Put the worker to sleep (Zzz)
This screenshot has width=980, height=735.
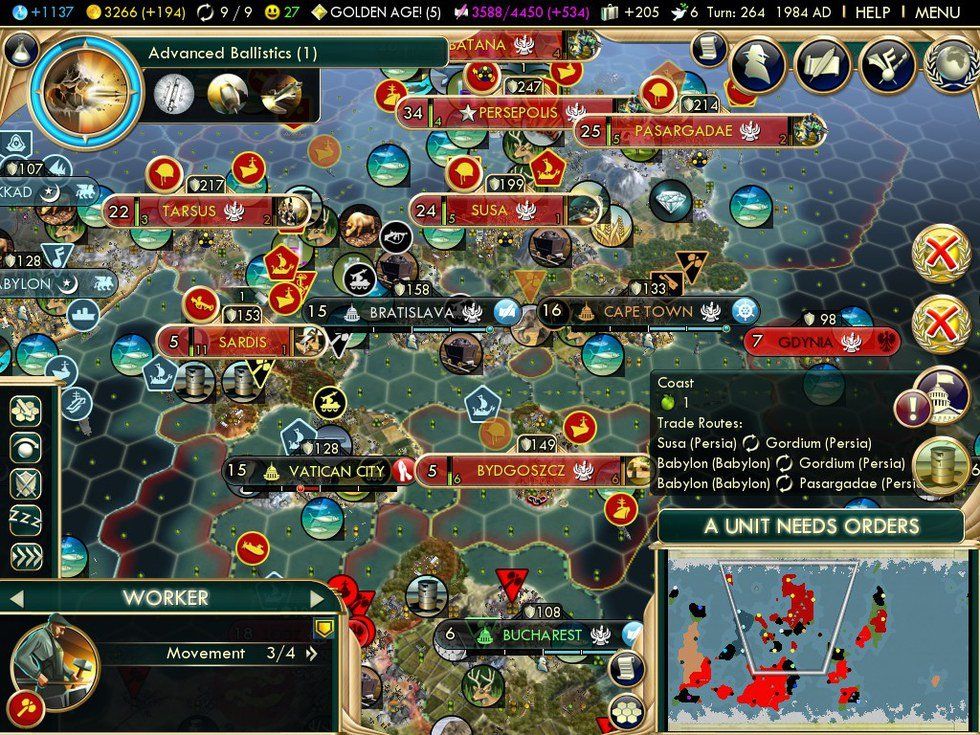point(25,517)
